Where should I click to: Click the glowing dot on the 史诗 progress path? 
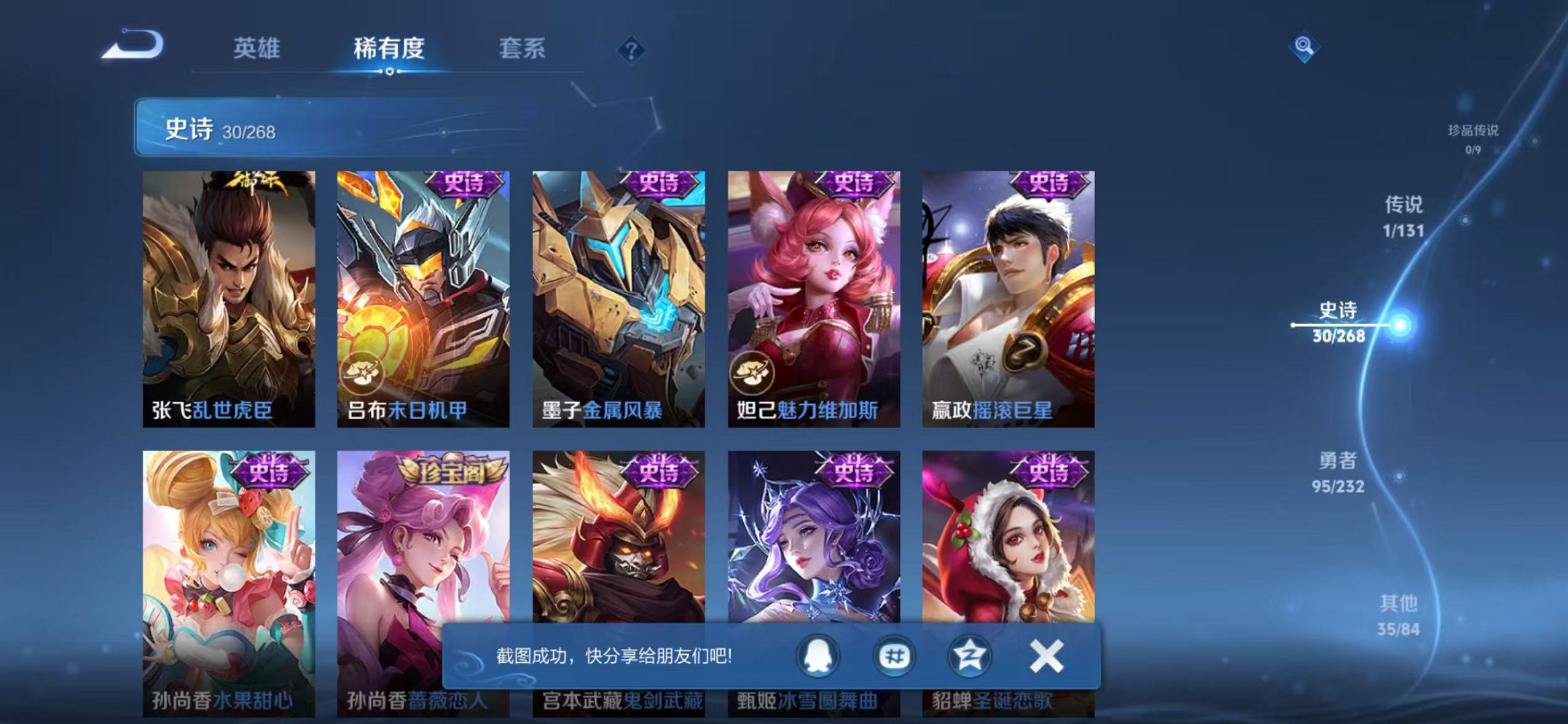click(1400, 323)
